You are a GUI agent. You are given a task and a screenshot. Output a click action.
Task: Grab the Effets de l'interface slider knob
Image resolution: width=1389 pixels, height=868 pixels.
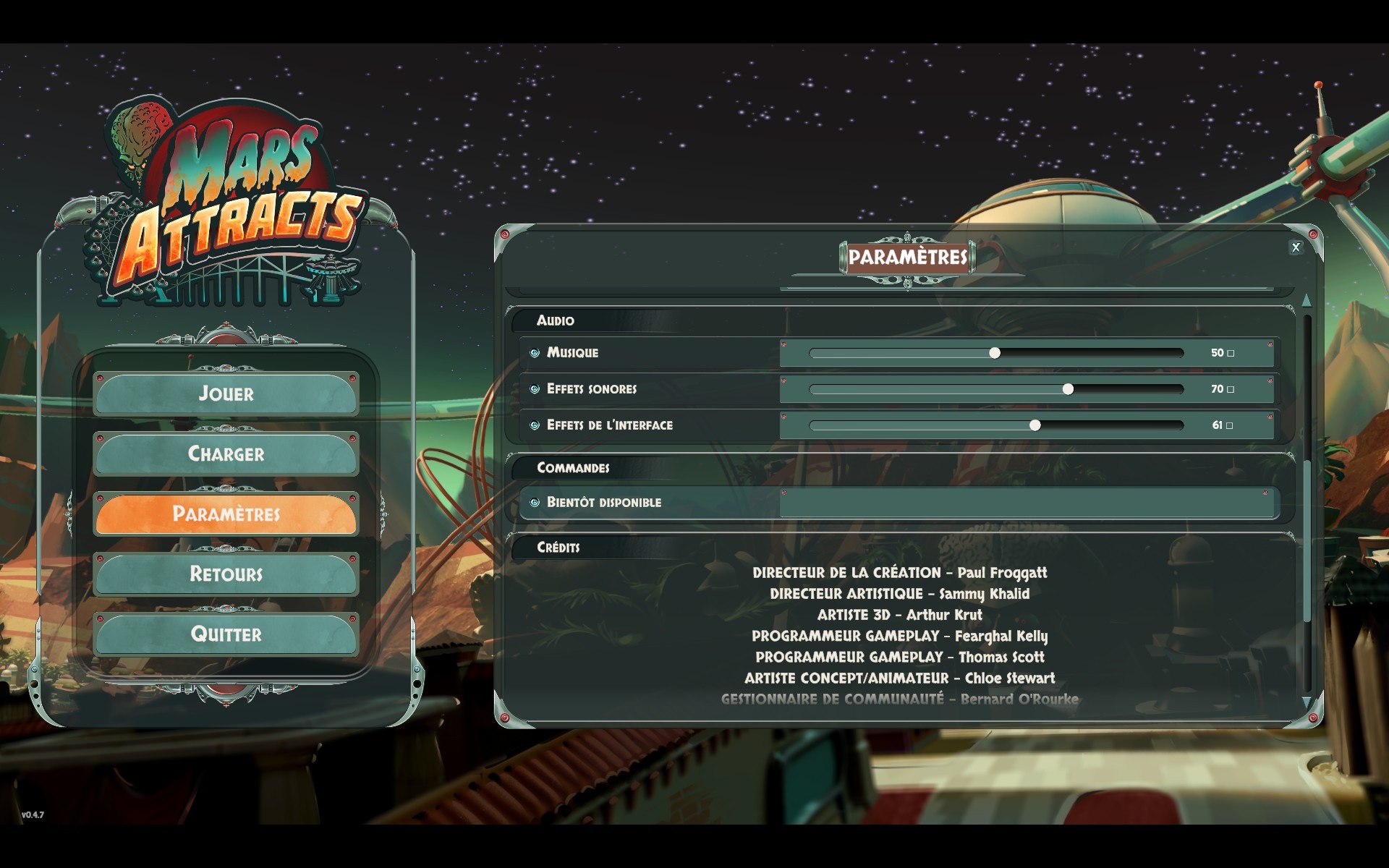pos(1035,425)
